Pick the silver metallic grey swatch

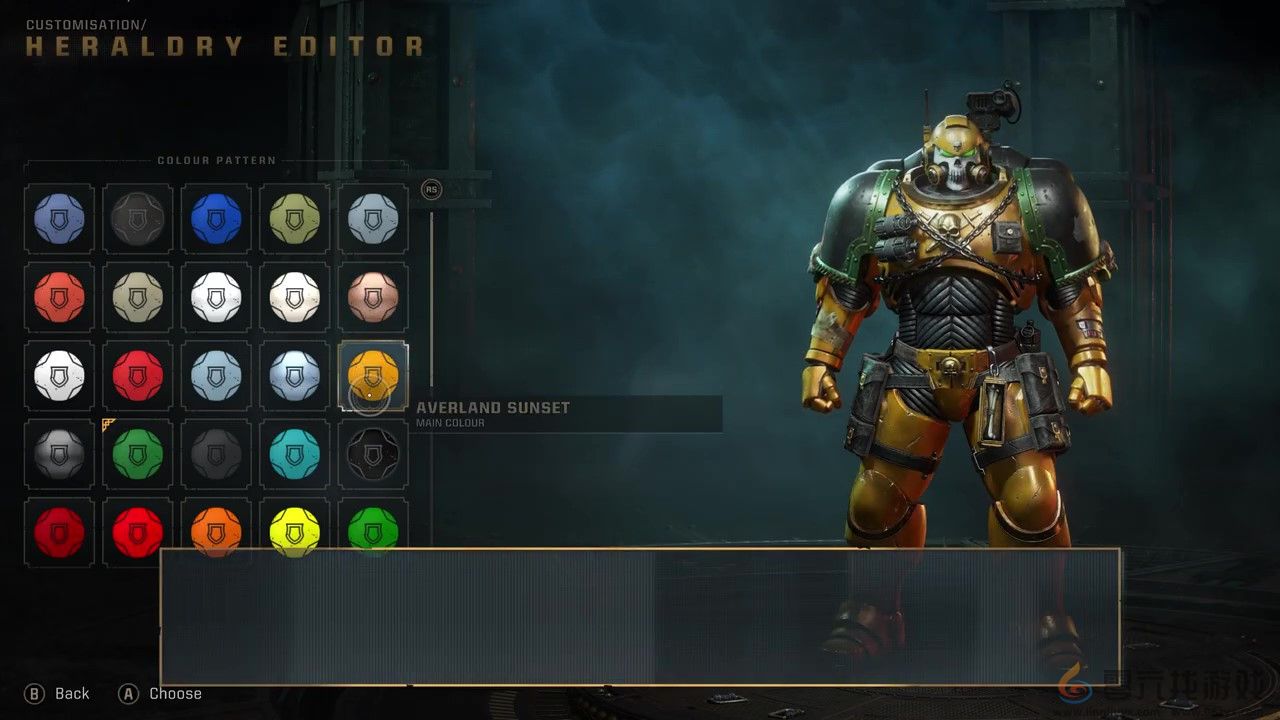pyautogui.click(x=59, y=454)
